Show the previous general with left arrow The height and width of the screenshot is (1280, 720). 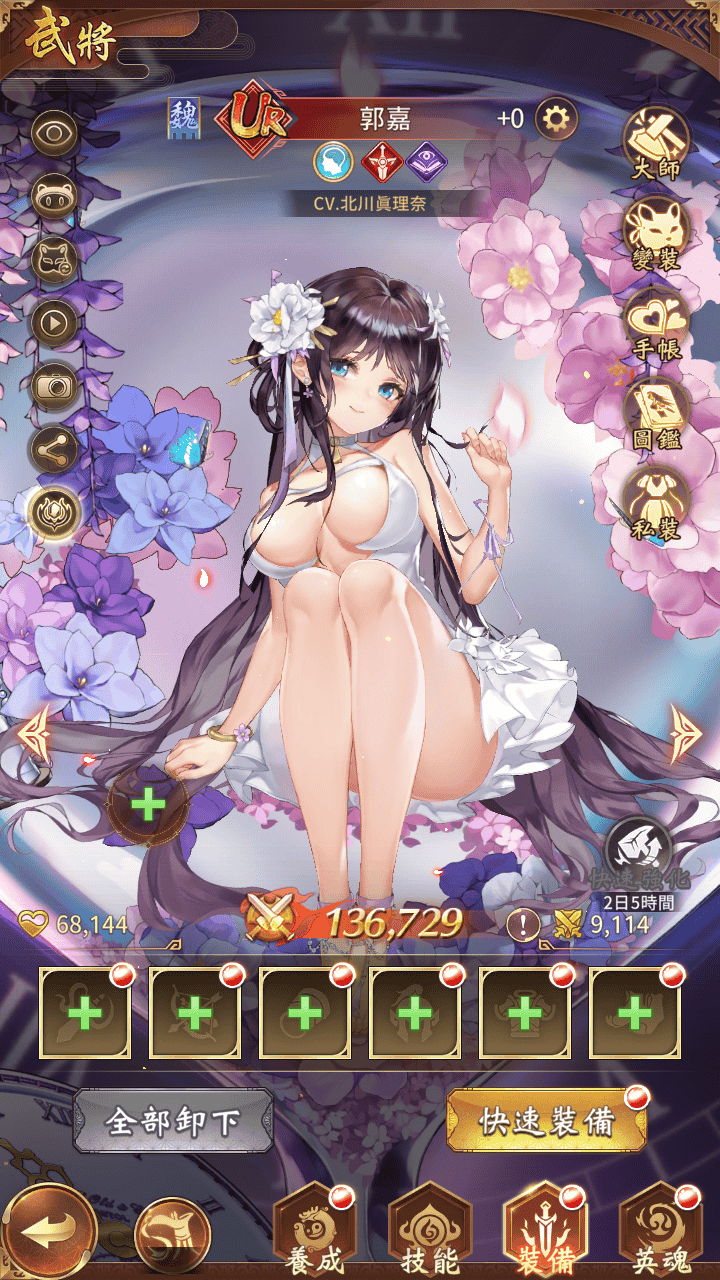click(x=33, y=734)
